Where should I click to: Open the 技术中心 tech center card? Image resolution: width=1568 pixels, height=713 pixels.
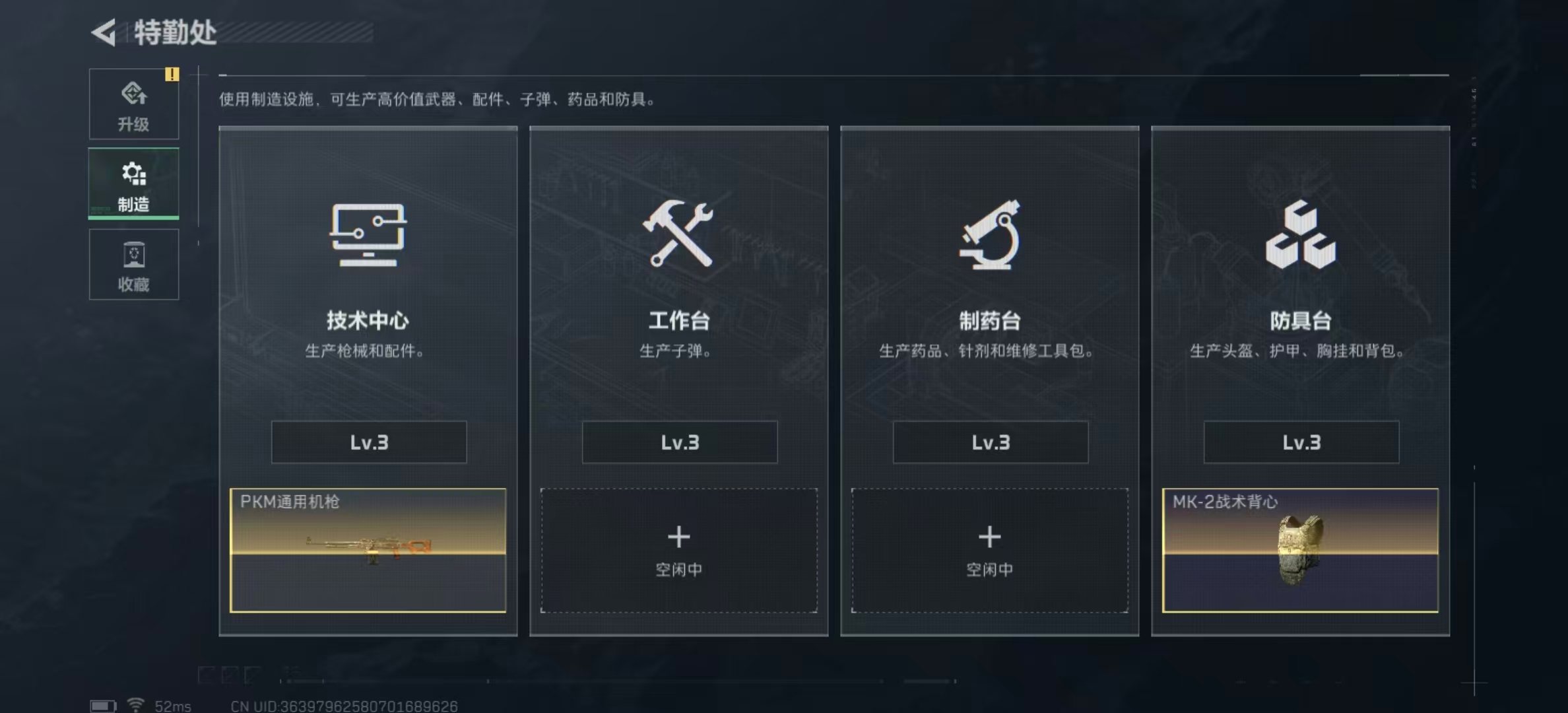click(368, 277)
